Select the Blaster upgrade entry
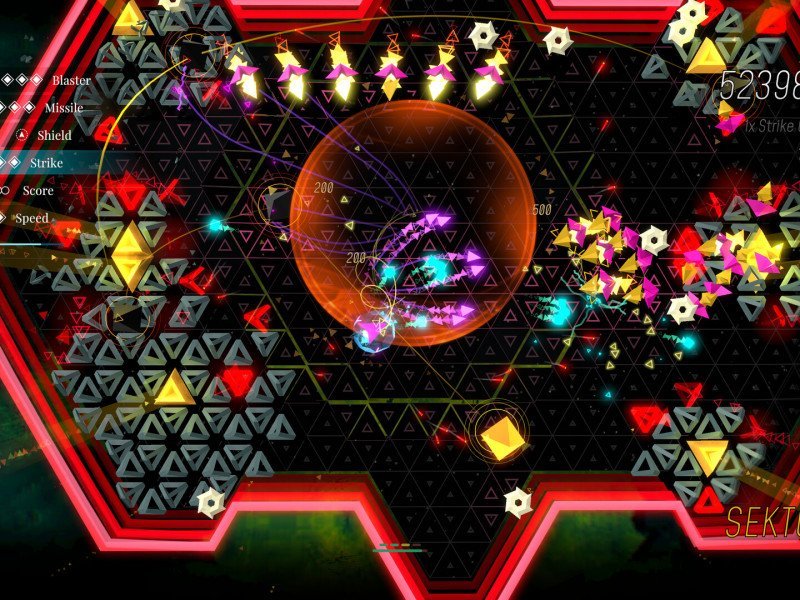 (x=70, y=80)
